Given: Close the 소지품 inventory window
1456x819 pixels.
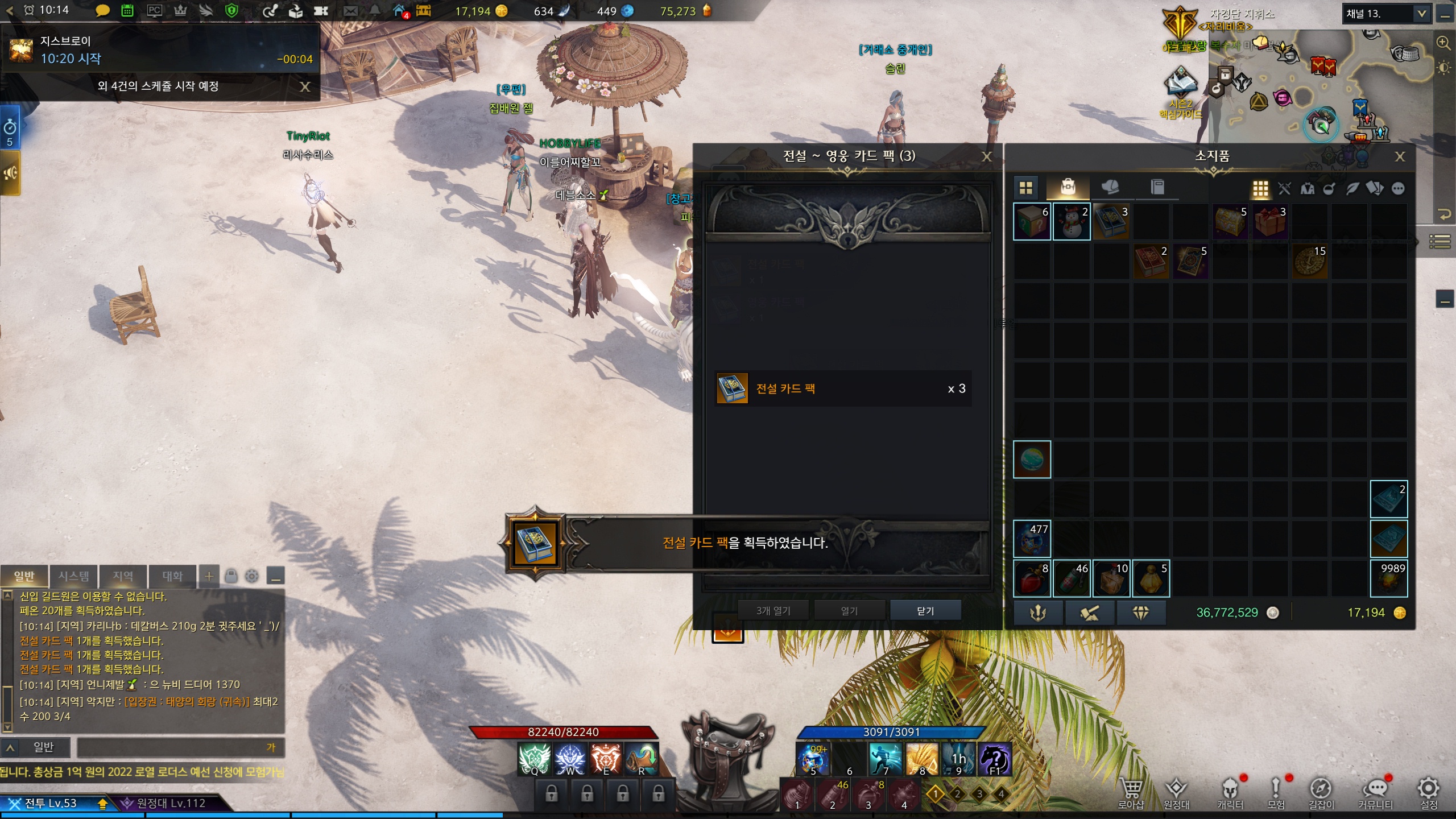Looking at the screenshot, I should (x=1400, y=156).
